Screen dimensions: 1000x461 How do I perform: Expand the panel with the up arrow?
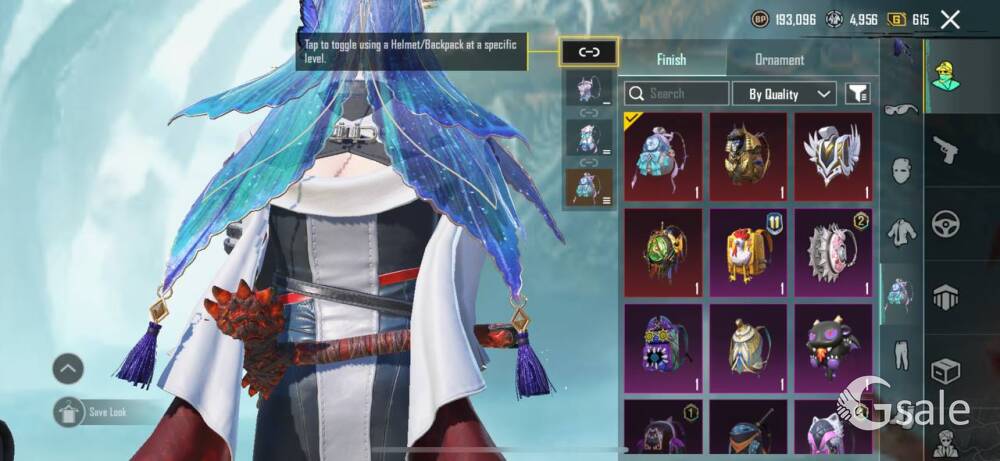[x=68, y=369]
